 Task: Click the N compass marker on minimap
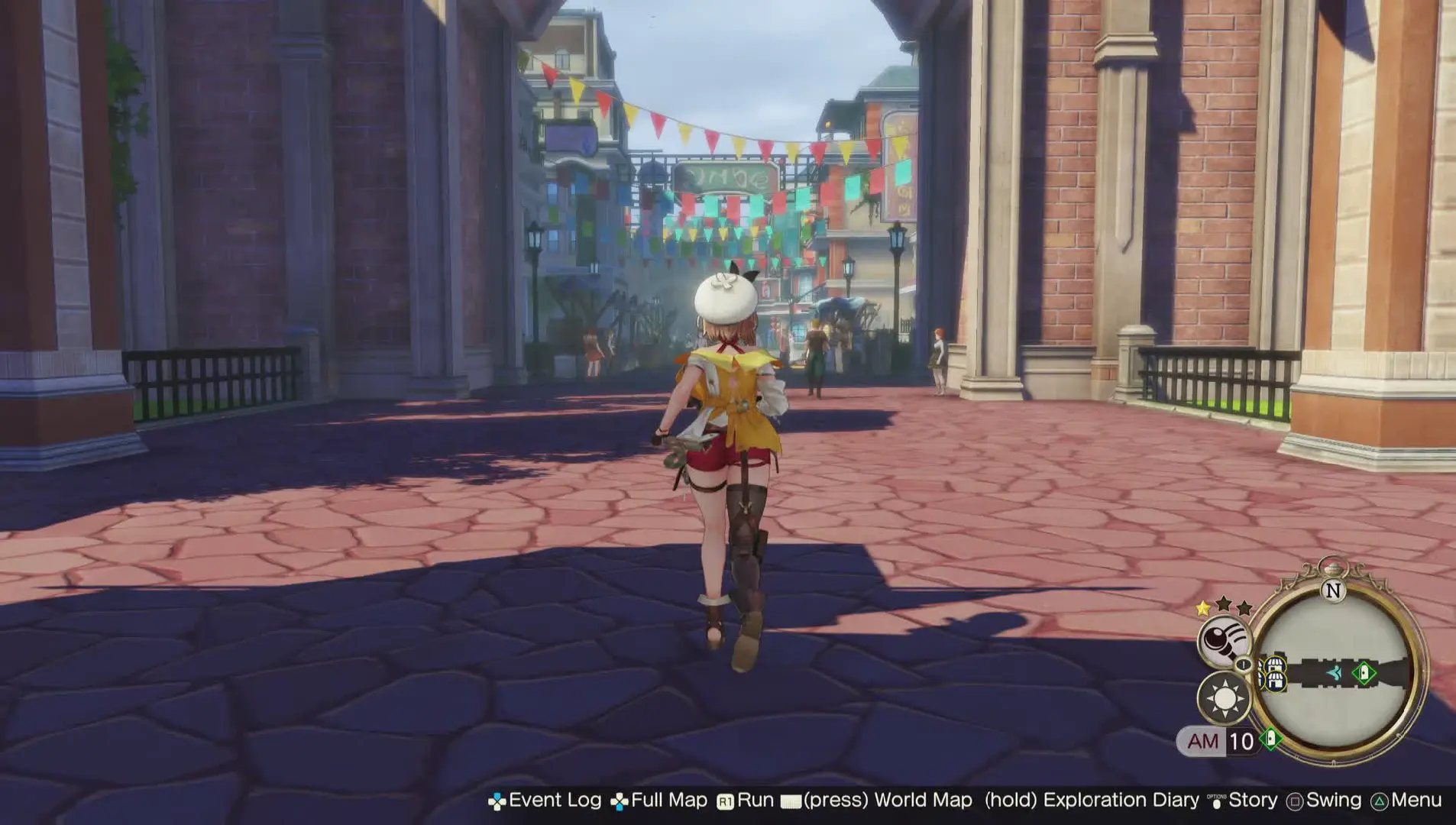[1334, 590]
